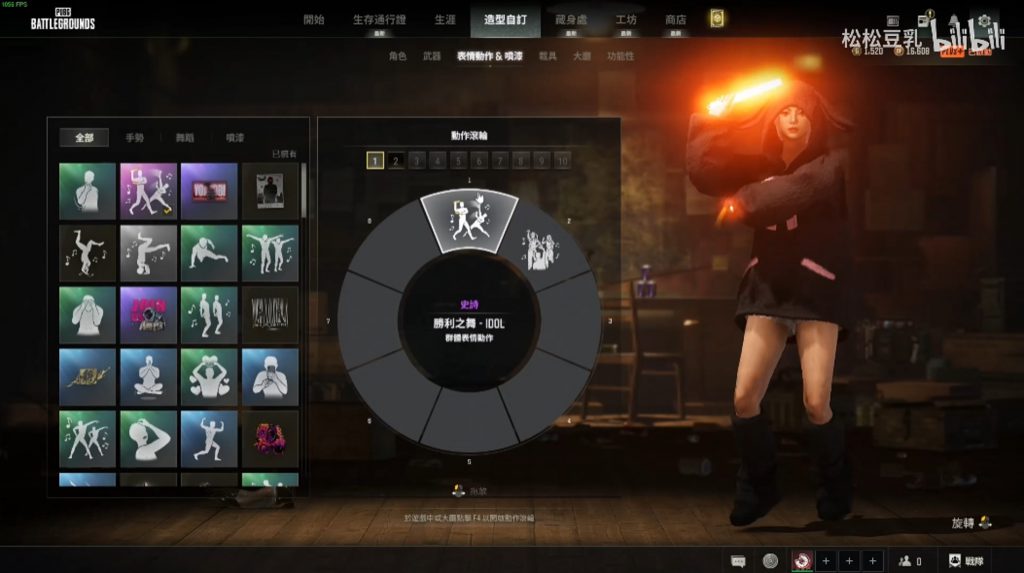Show only 噴漆 sprays in list
This screenshot has width=1024, height=573.
pyautogui.click(x=235, y=138)
